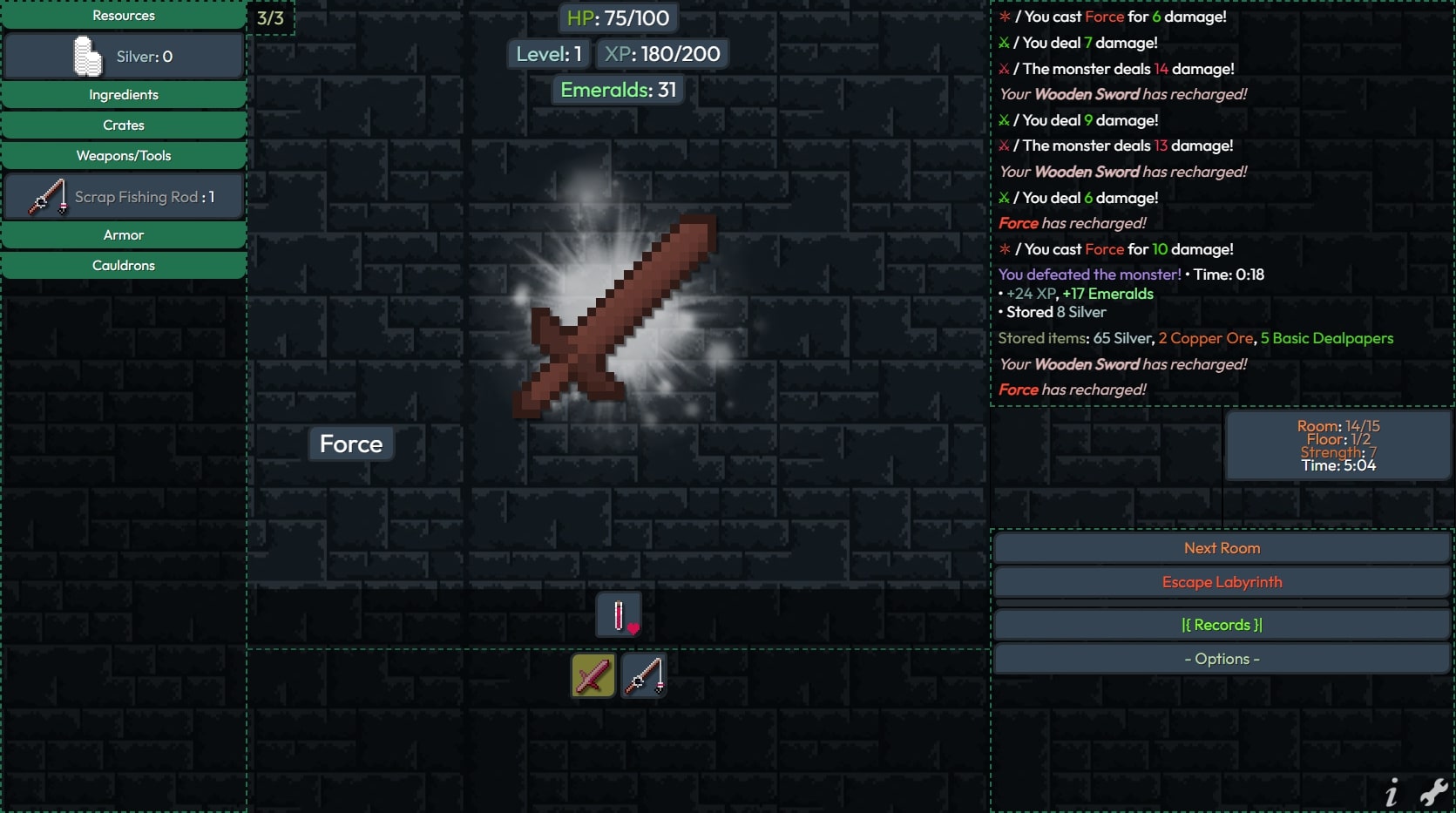
Task: Open the Cauldrons section
Action: coord(124,266)
